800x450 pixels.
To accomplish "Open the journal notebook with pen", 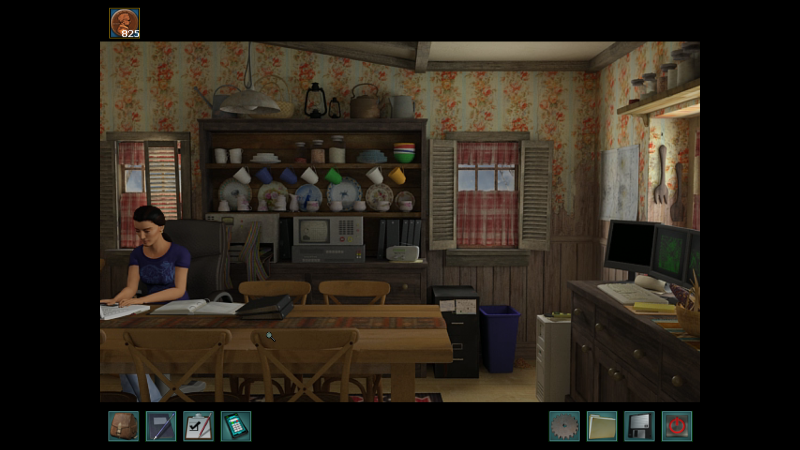I will pyautogui.click(x=161, y=426).
